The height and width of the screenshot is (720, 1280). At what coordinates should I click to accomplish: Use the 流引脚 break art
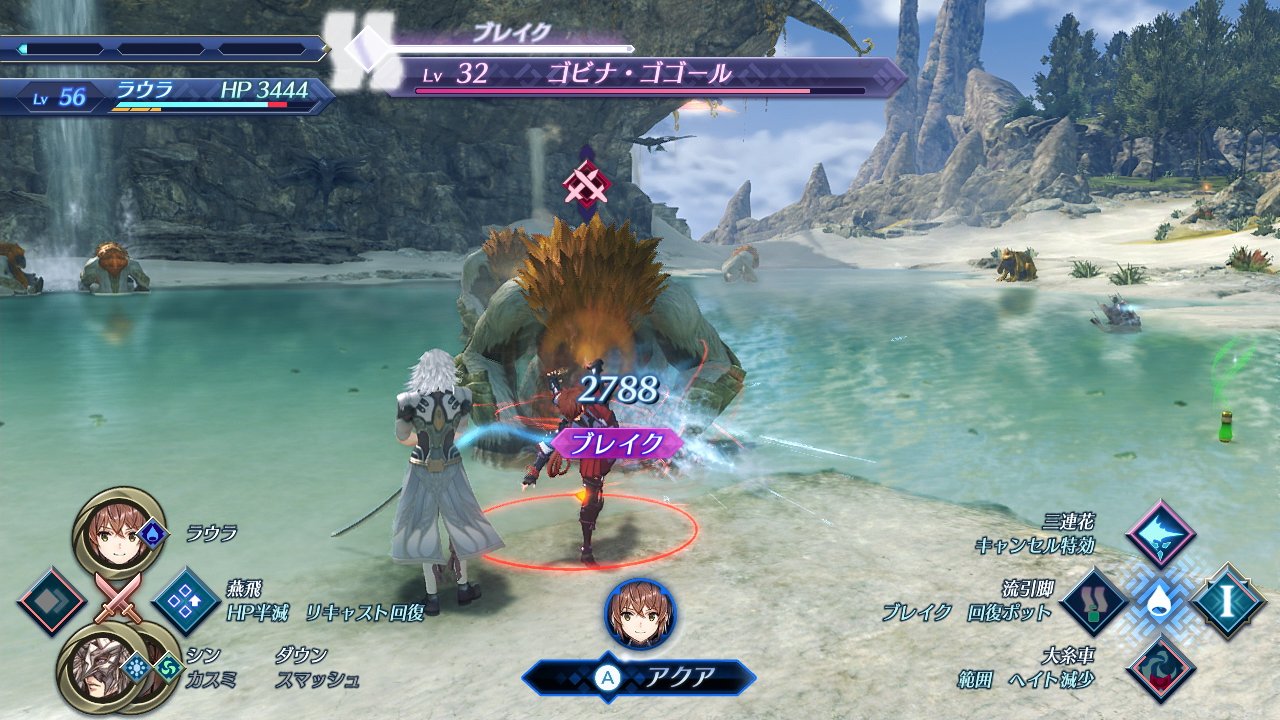[x=1094, y=602]
